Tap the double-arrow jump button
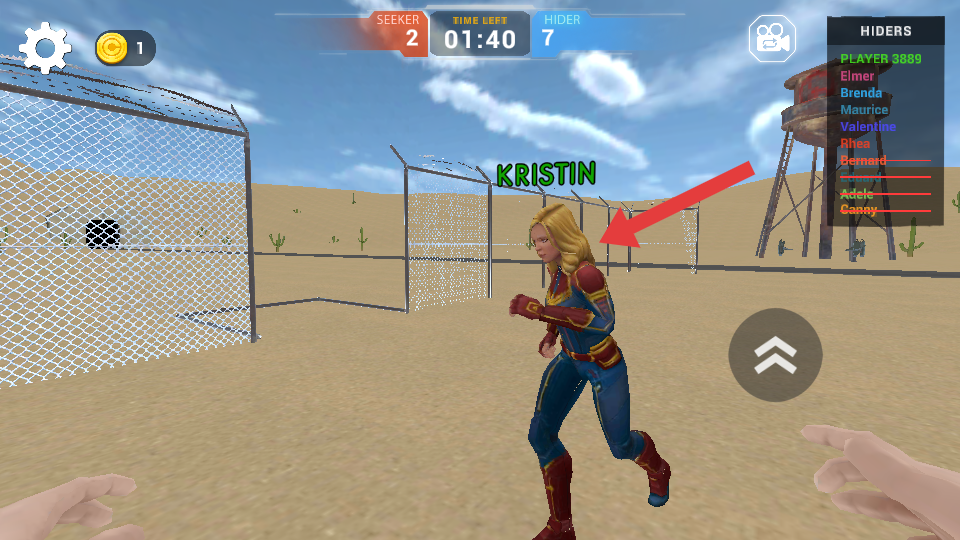960x540 pixels. (x=775, y=355)
